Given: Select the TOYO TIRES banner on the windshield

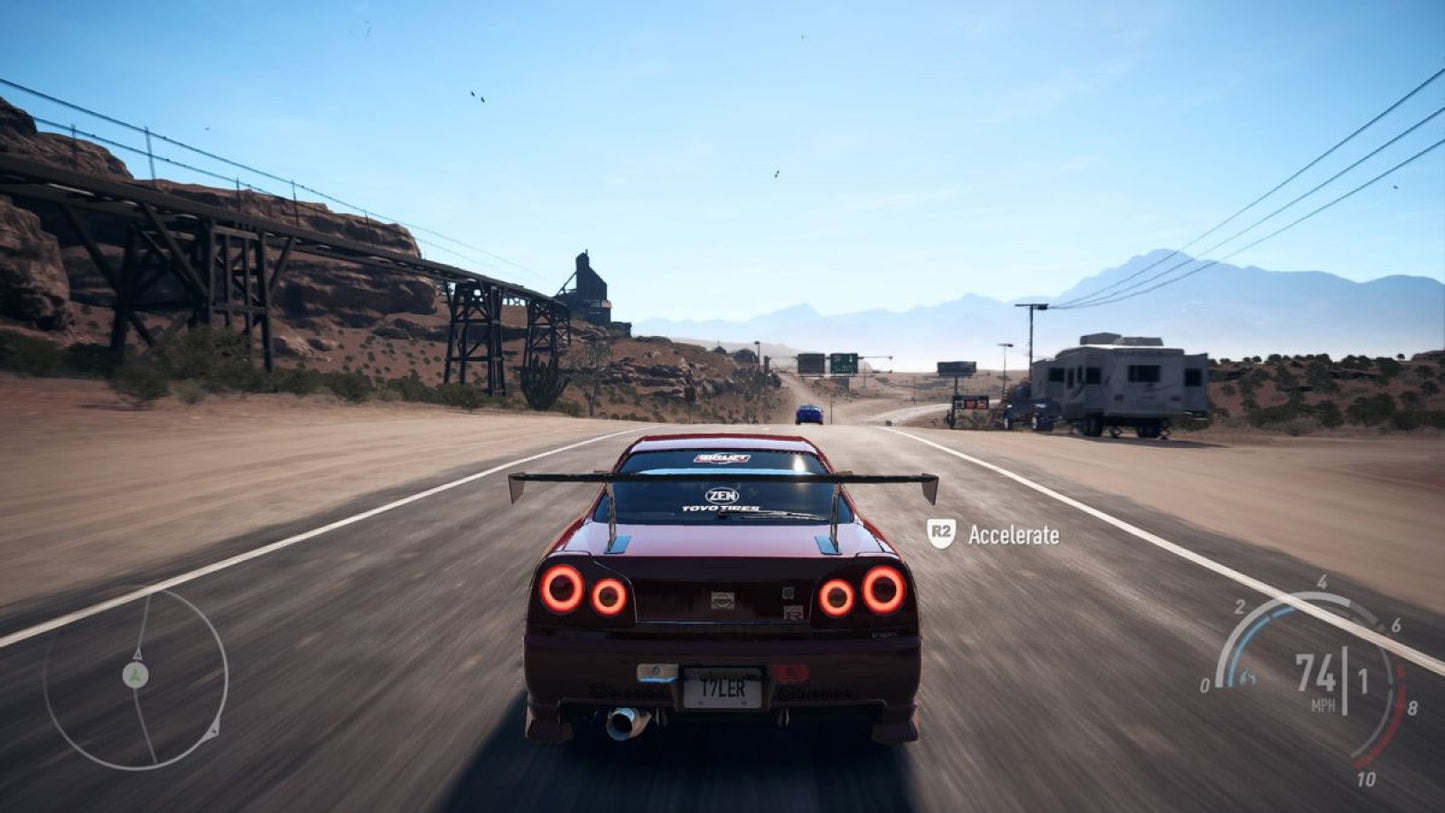Looking at the screenshot, I should pos(722,508).
